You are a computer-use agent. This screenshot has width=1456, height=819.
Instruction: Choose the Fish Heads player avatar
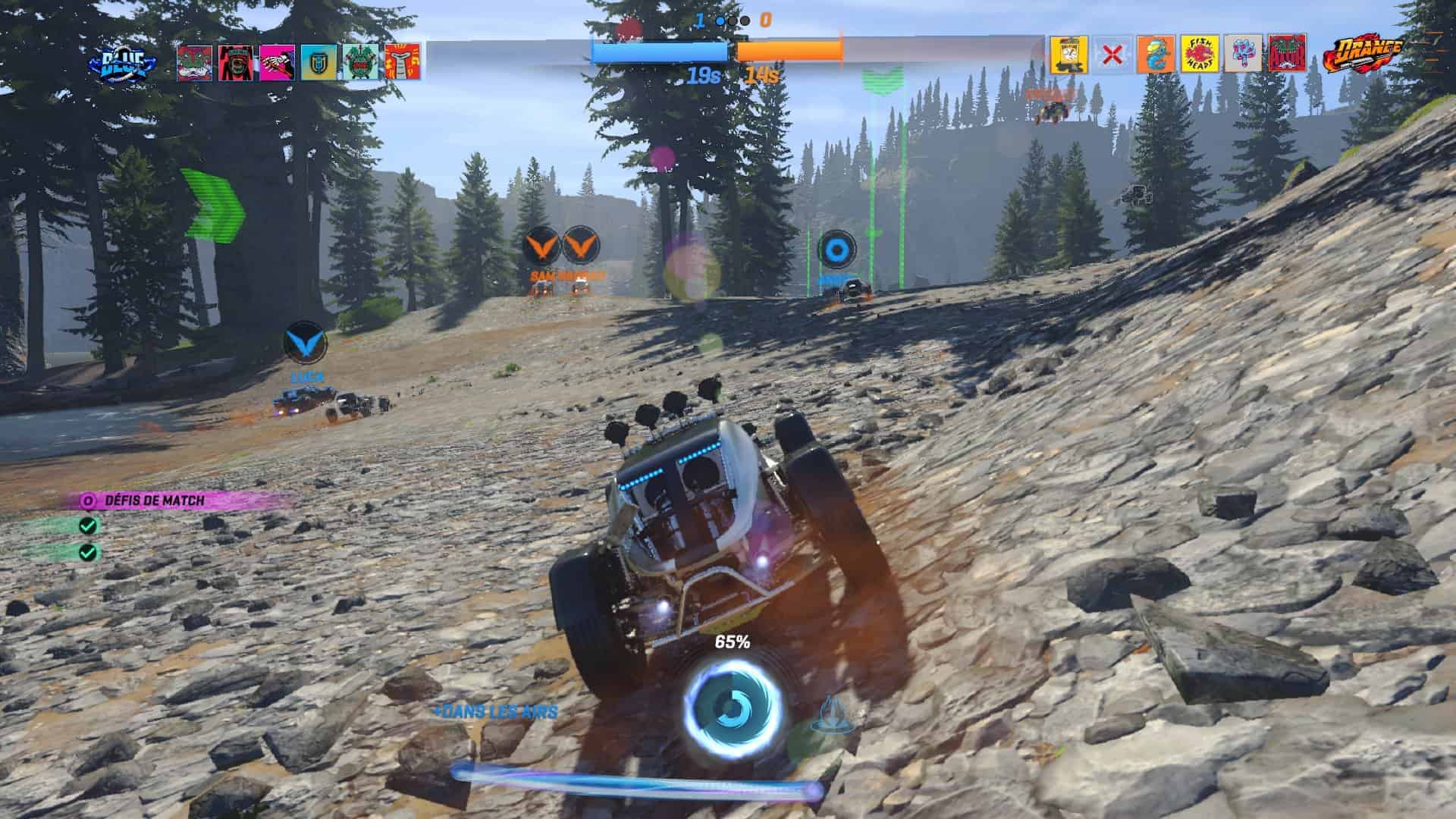tap(1200, 54)
